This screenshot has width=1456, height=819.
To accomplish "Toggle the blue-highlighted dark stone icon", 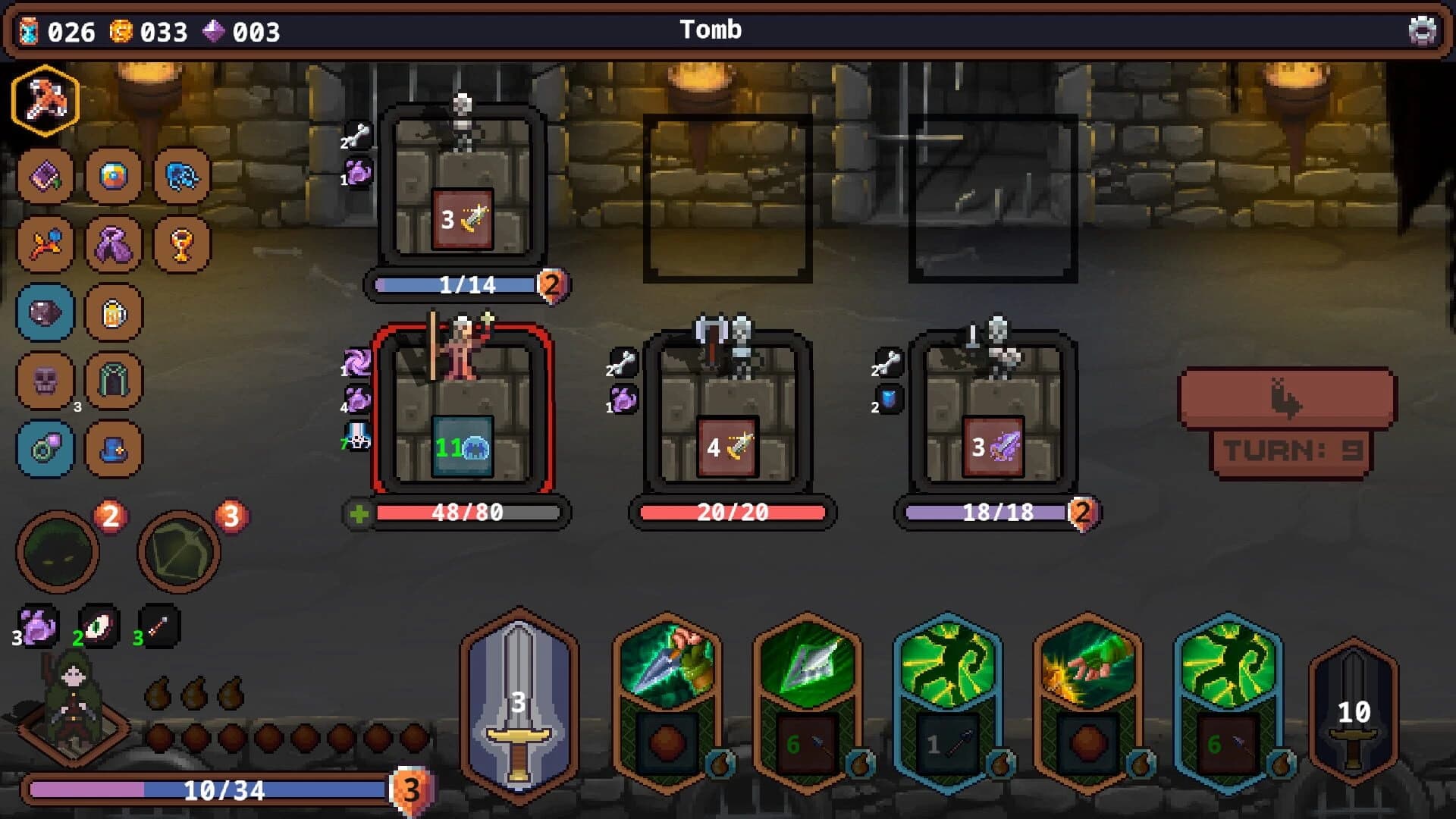I will pos(44,312).
